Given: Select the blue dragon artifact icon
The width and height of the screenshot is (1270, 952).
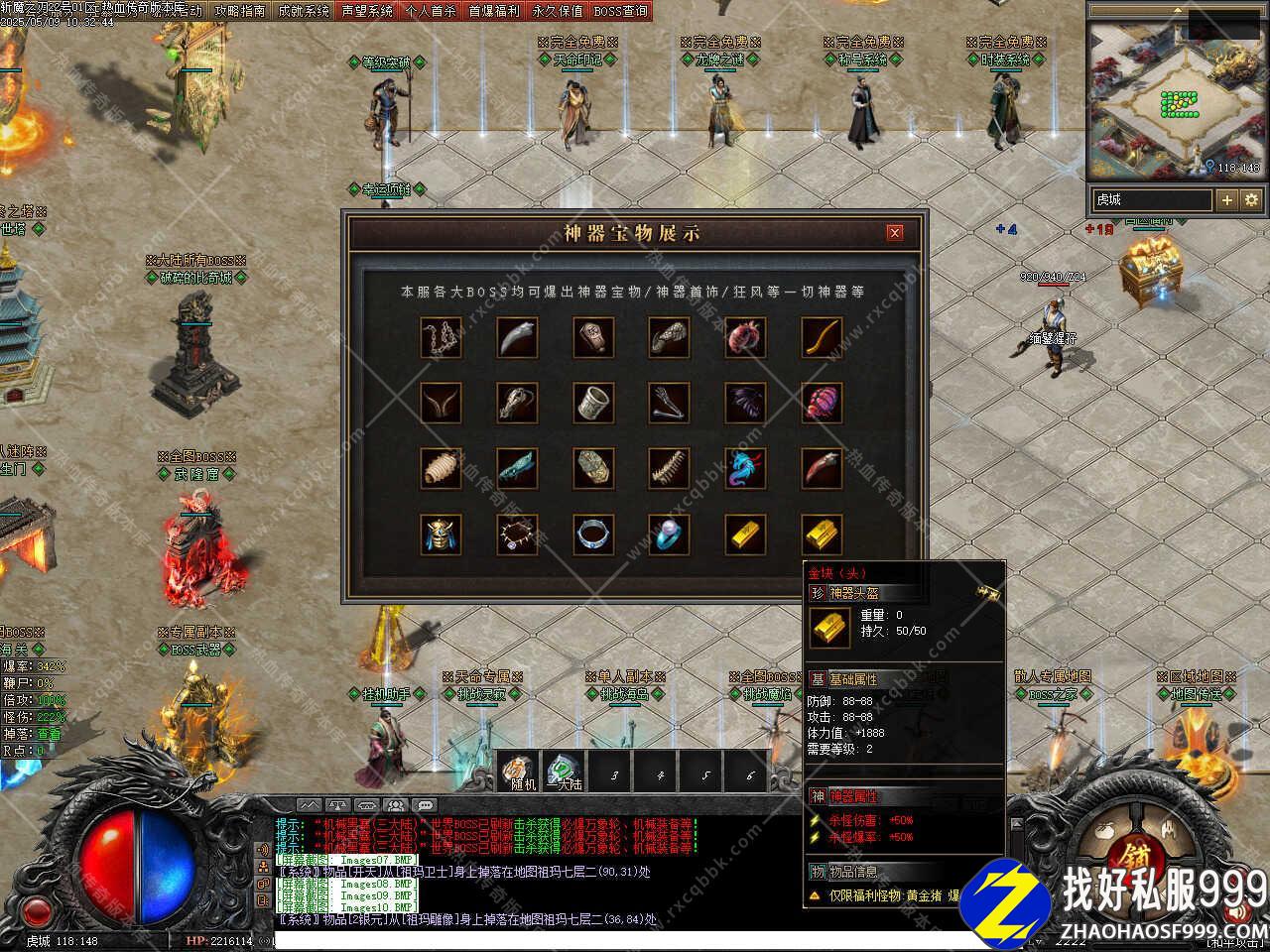Looking at the screenshot, I should [x=745, y=469].
